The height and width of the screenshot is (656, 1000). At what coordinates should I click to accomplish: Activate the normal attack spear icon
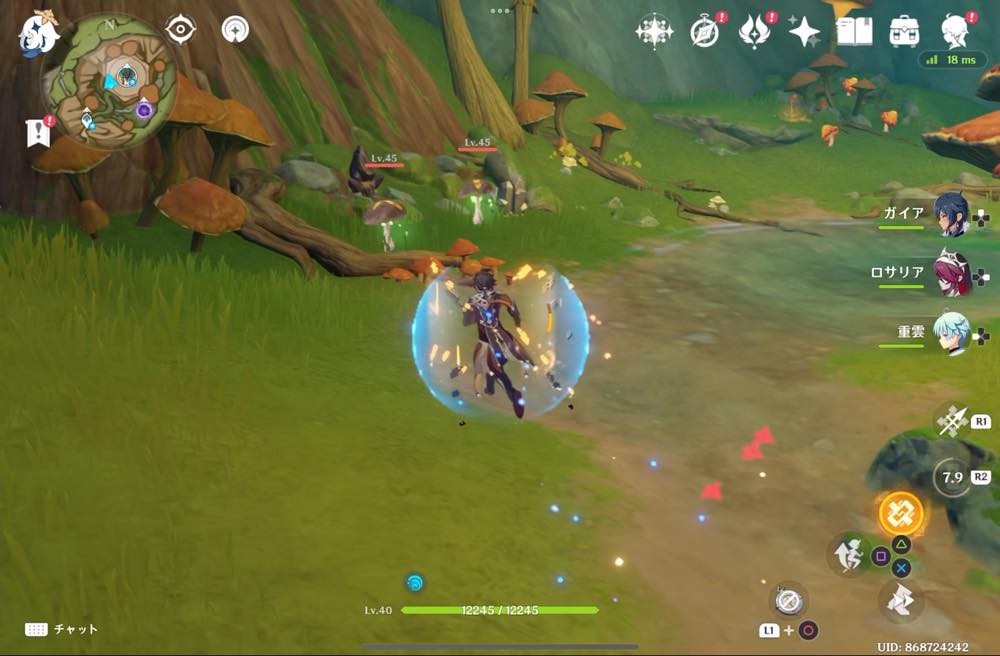pyautogui.click(x=951, y=420)
